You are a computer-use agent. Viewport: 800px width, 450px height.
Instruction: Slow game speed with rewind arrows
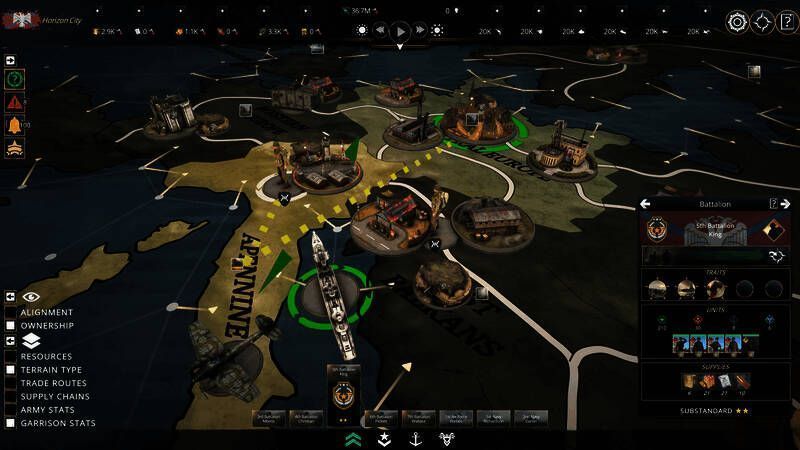click(x=380, y=31)
